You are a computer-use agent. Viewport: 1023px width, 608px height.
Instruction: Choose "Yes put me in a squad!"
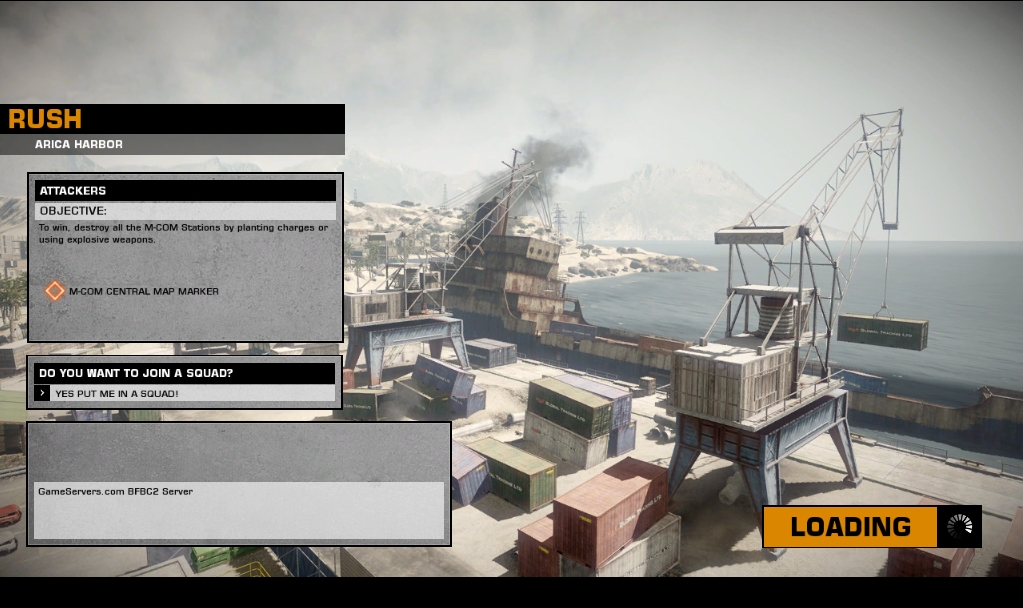[x=117, y=394]
